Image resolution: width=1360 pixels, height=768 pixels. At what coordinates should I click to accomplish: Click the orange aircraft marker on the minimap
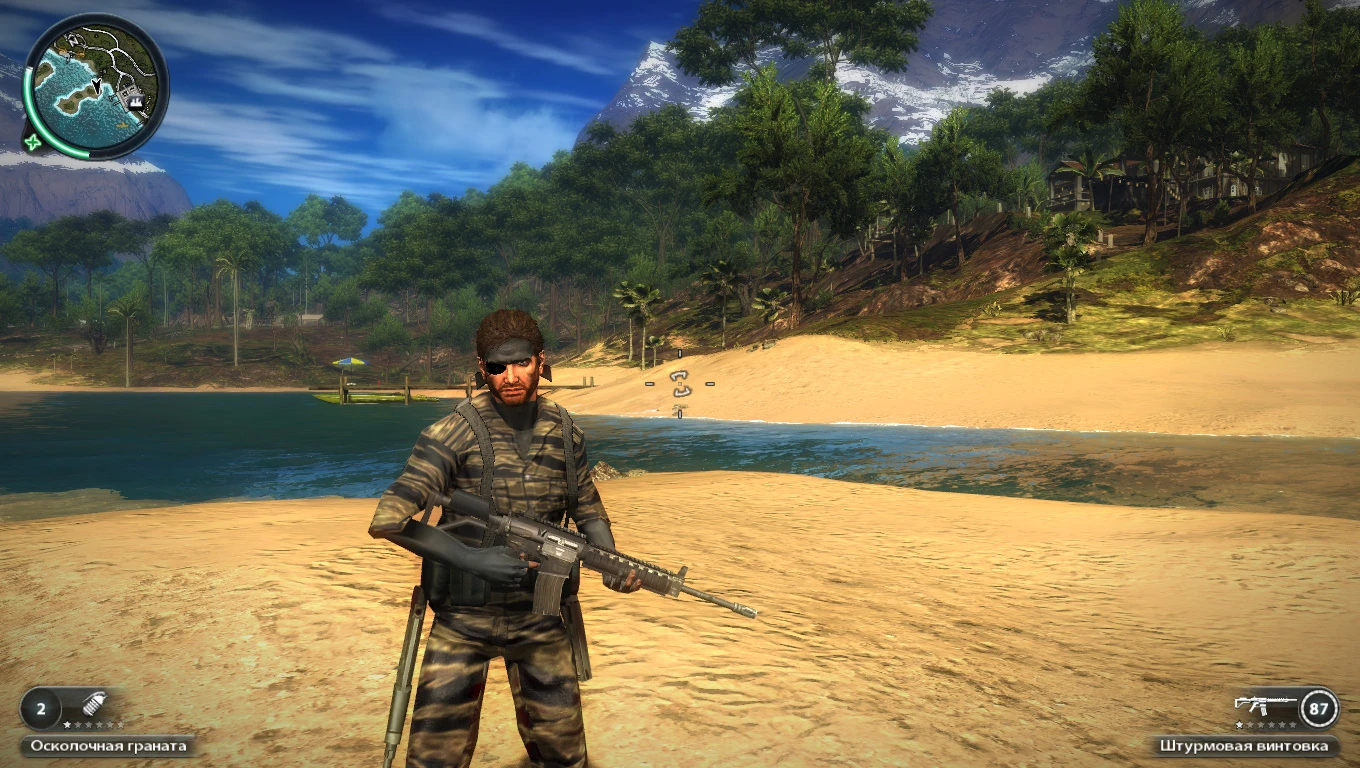pyautogui.click(x=122, y=125)
